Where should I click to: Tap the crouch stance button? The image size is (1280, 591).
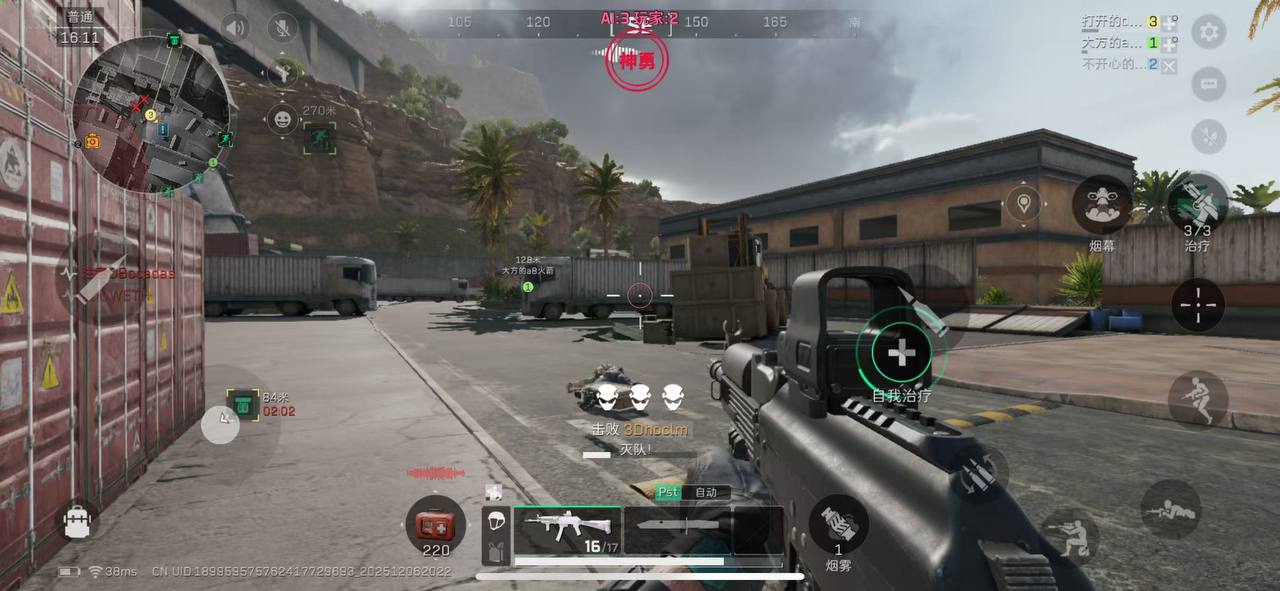coord(1071,535)
